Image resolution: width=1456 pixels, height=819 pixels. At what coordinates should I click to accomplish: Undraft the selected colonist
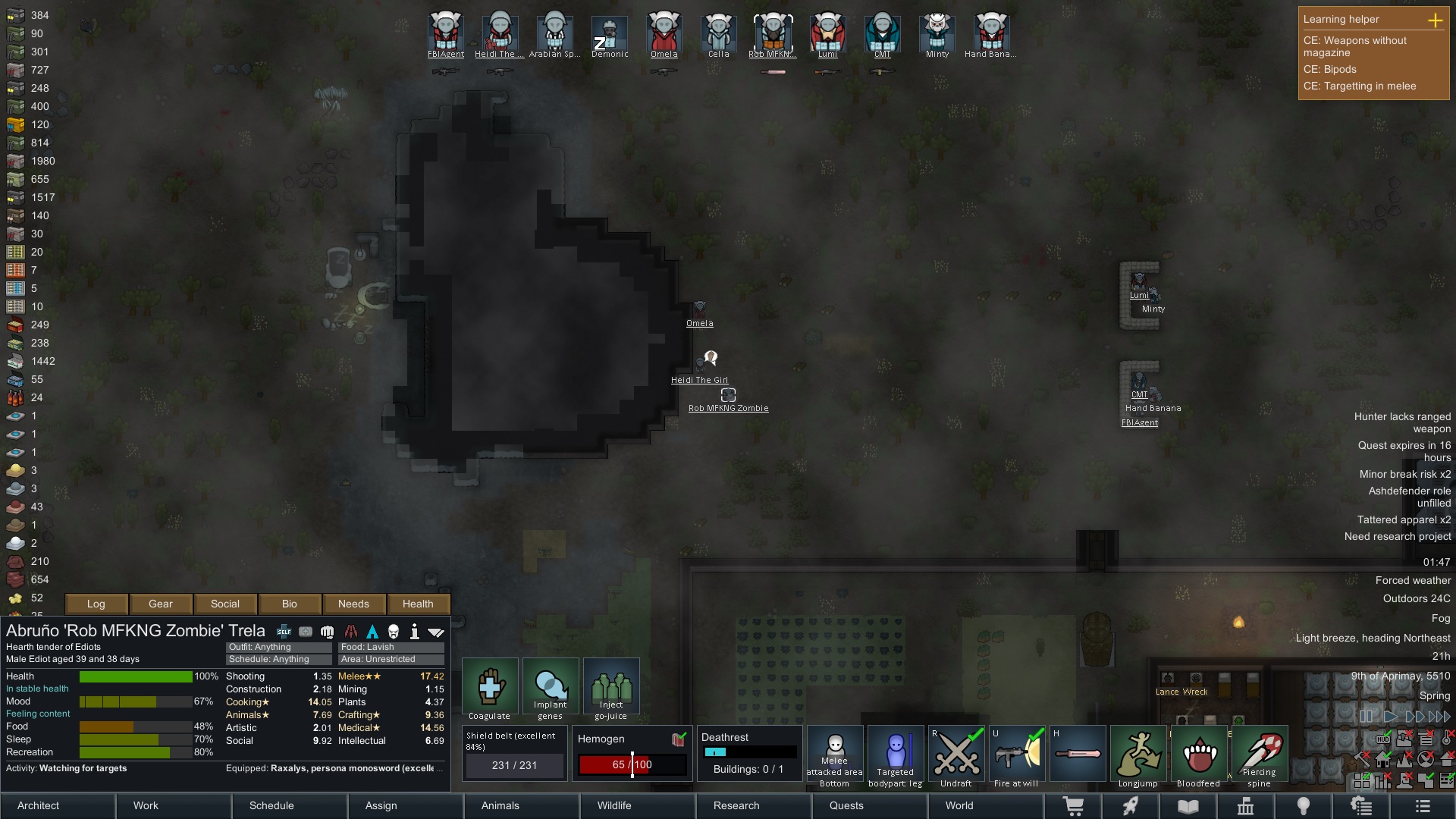point(956,755)
